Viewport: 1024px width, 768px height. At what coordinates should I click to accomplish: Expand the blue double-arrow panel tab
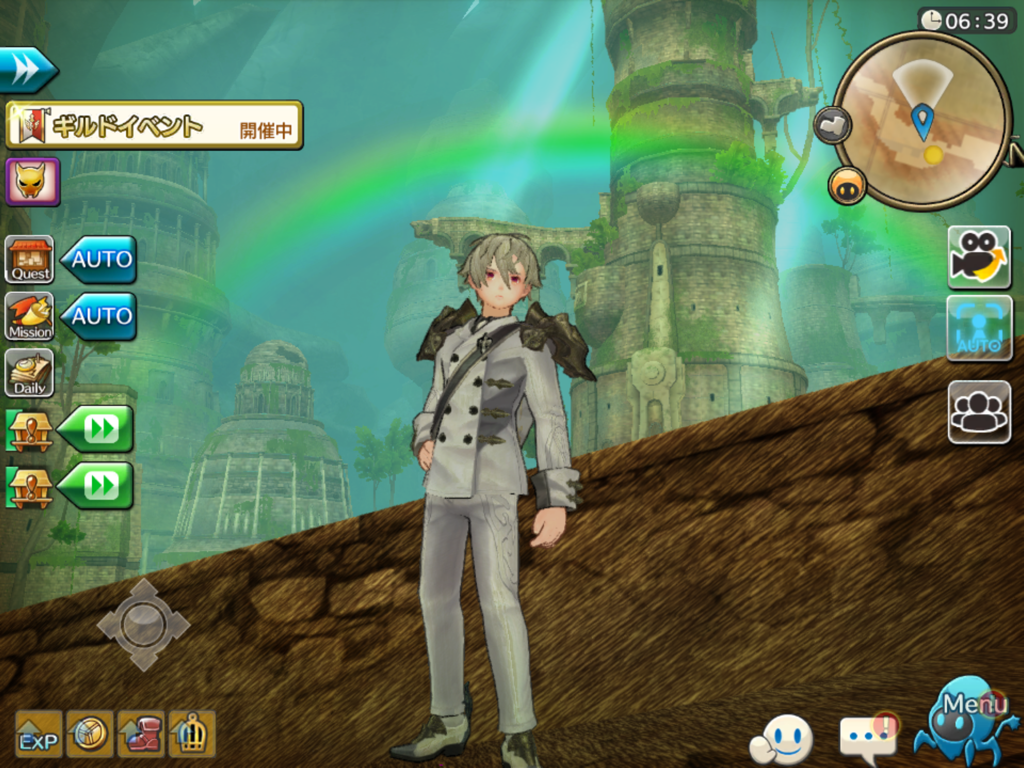coord(27,70)
